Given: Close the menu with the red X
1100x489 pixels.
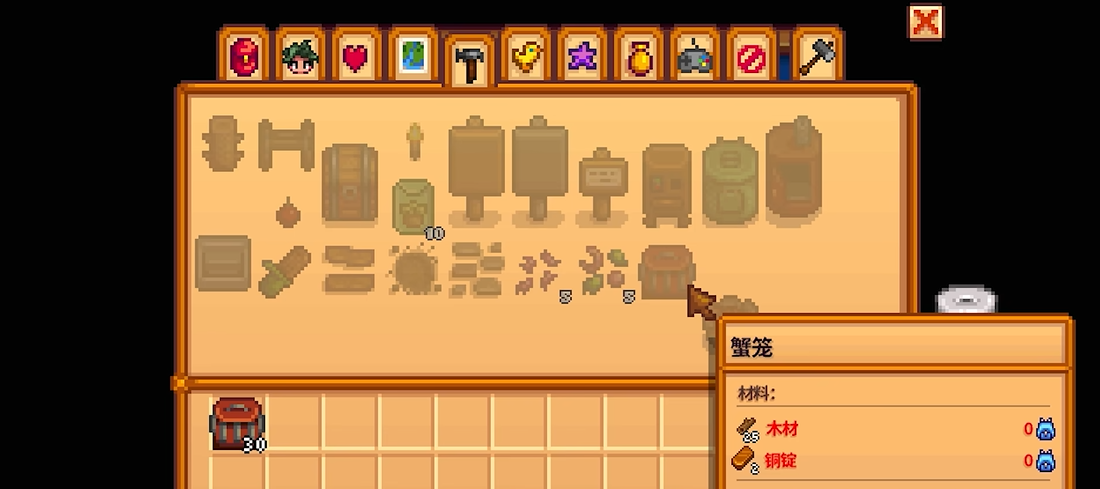Looking at the screenshot, I should 925,22.
